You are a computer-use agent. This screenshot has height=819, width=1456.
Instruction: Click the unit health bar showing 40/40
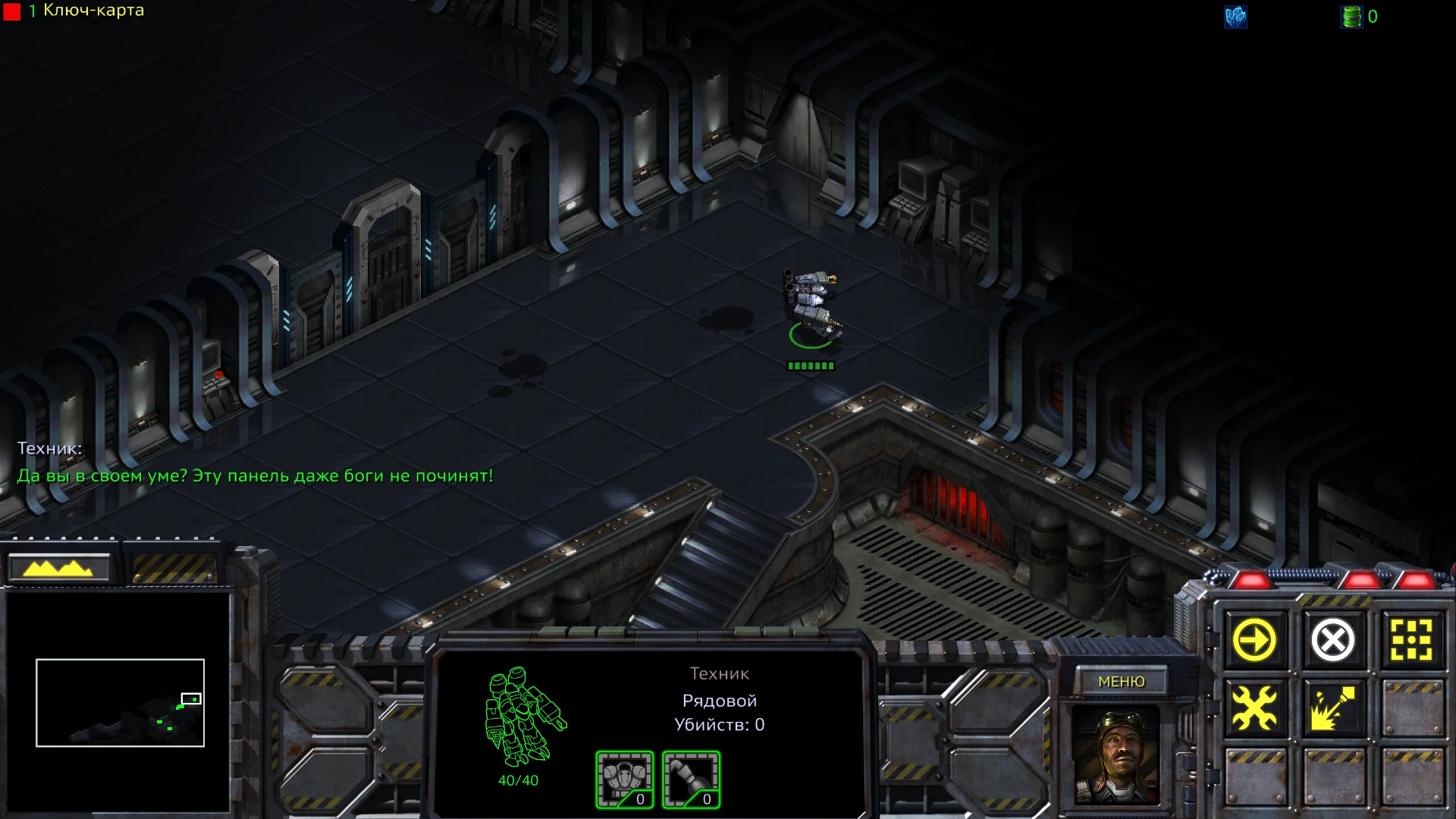(517, 780)
